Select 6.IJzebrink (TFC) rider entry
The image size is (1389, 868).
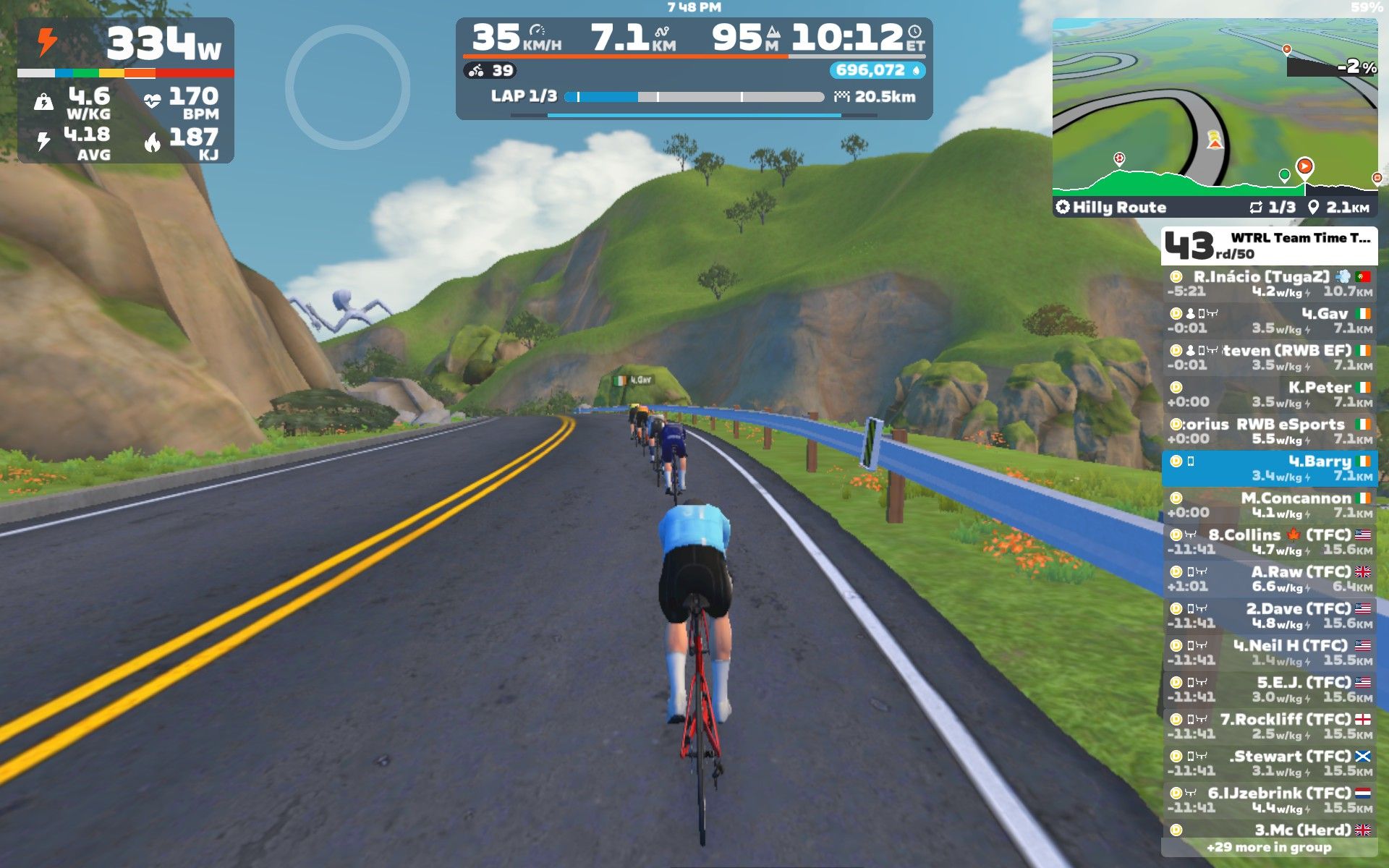pos(1269,800)
